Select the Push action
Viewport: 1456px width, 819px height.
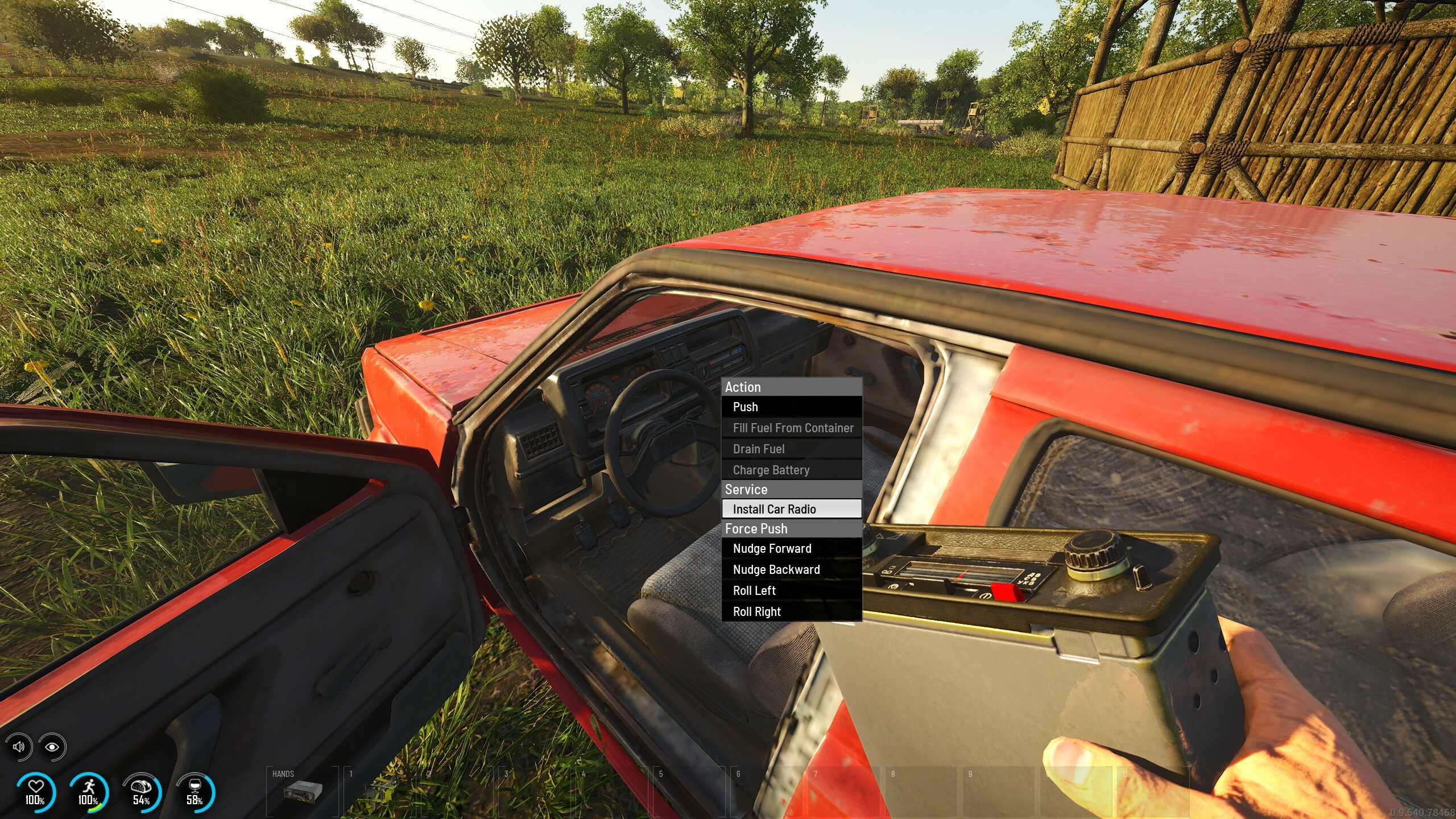(791, 407)
